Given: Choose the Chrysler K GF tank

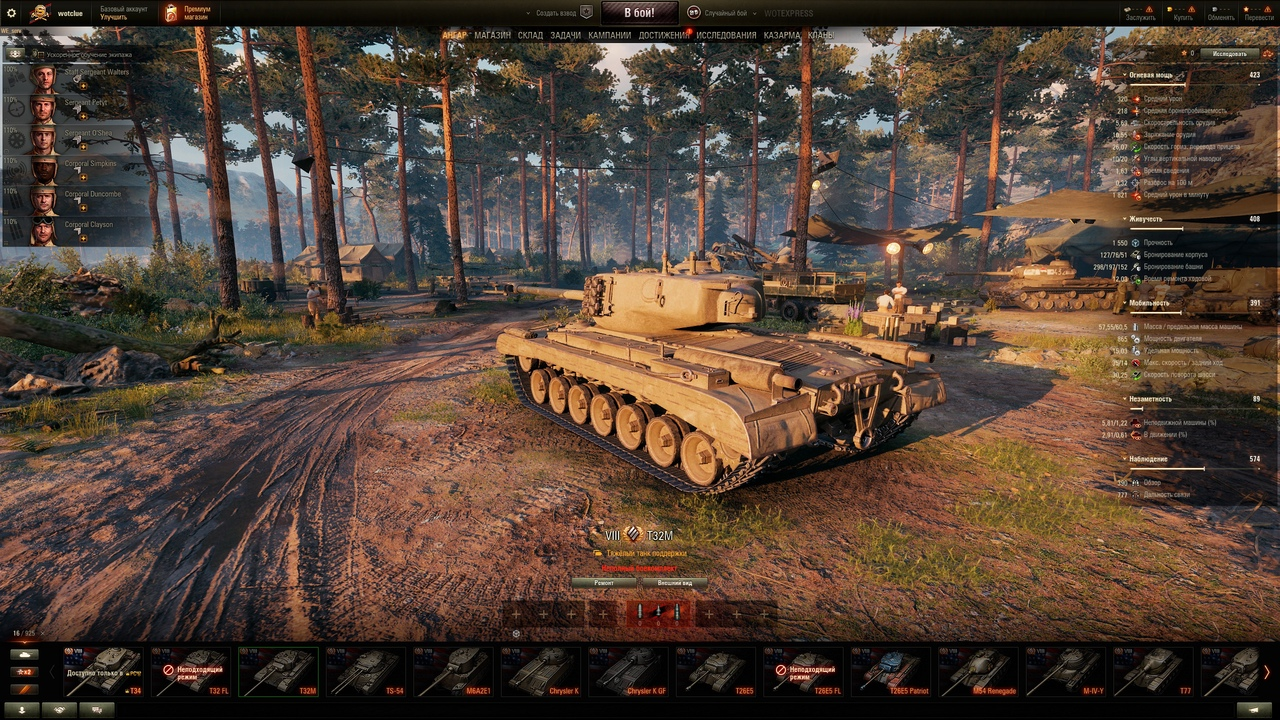Looking at the screenshot, I should tap(629, 671).
